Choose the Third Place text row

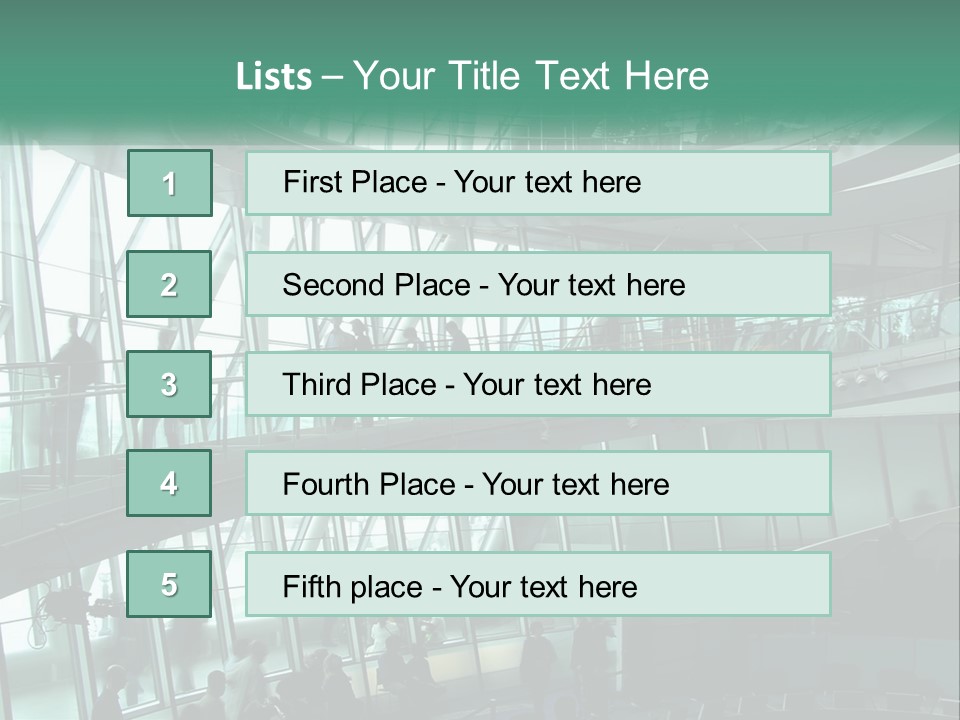pos(538,384)
